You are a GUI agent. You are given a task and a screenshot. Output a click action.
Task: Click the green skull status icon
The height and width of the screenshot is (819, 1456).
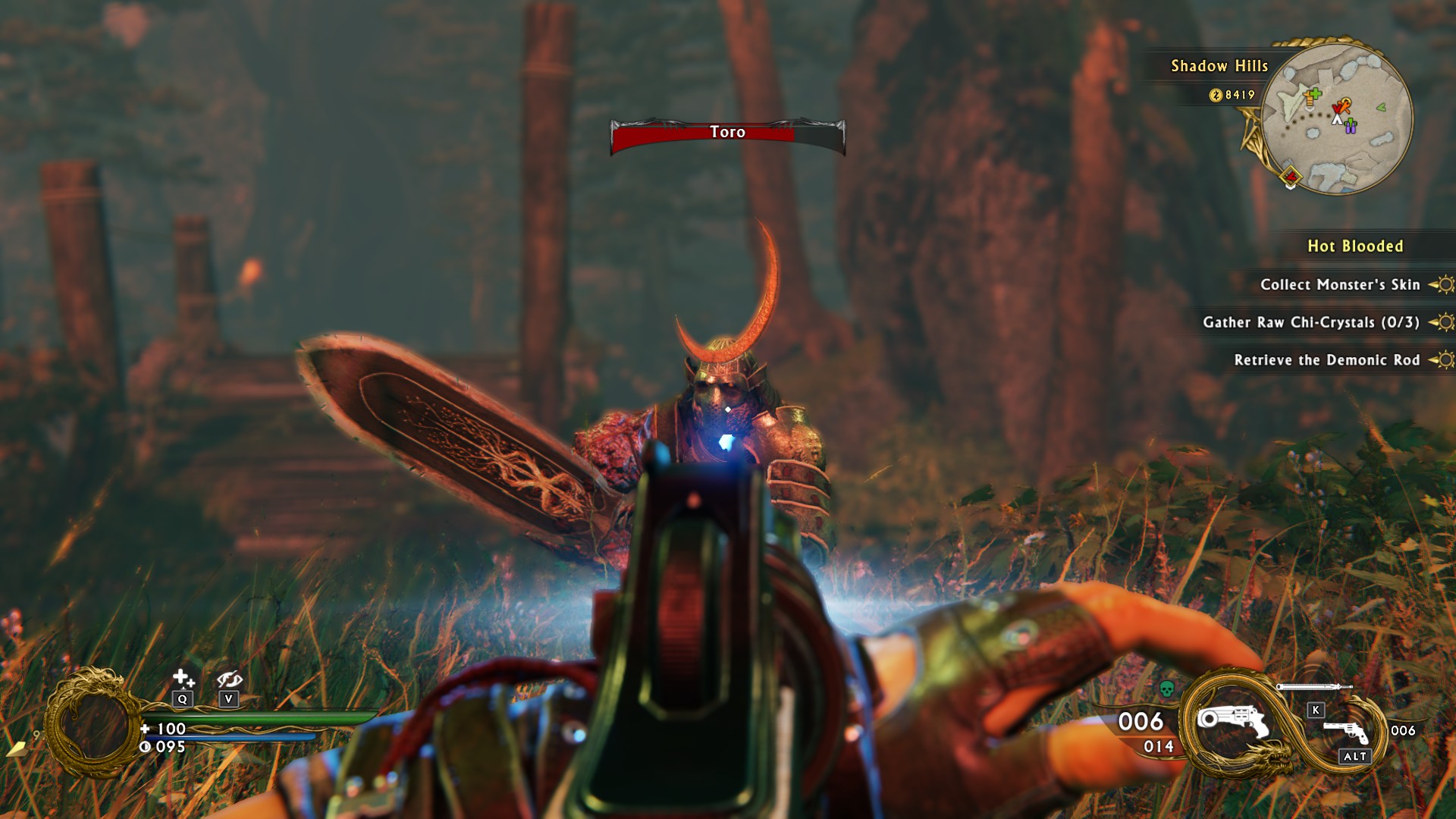[x=1167, y=689]
